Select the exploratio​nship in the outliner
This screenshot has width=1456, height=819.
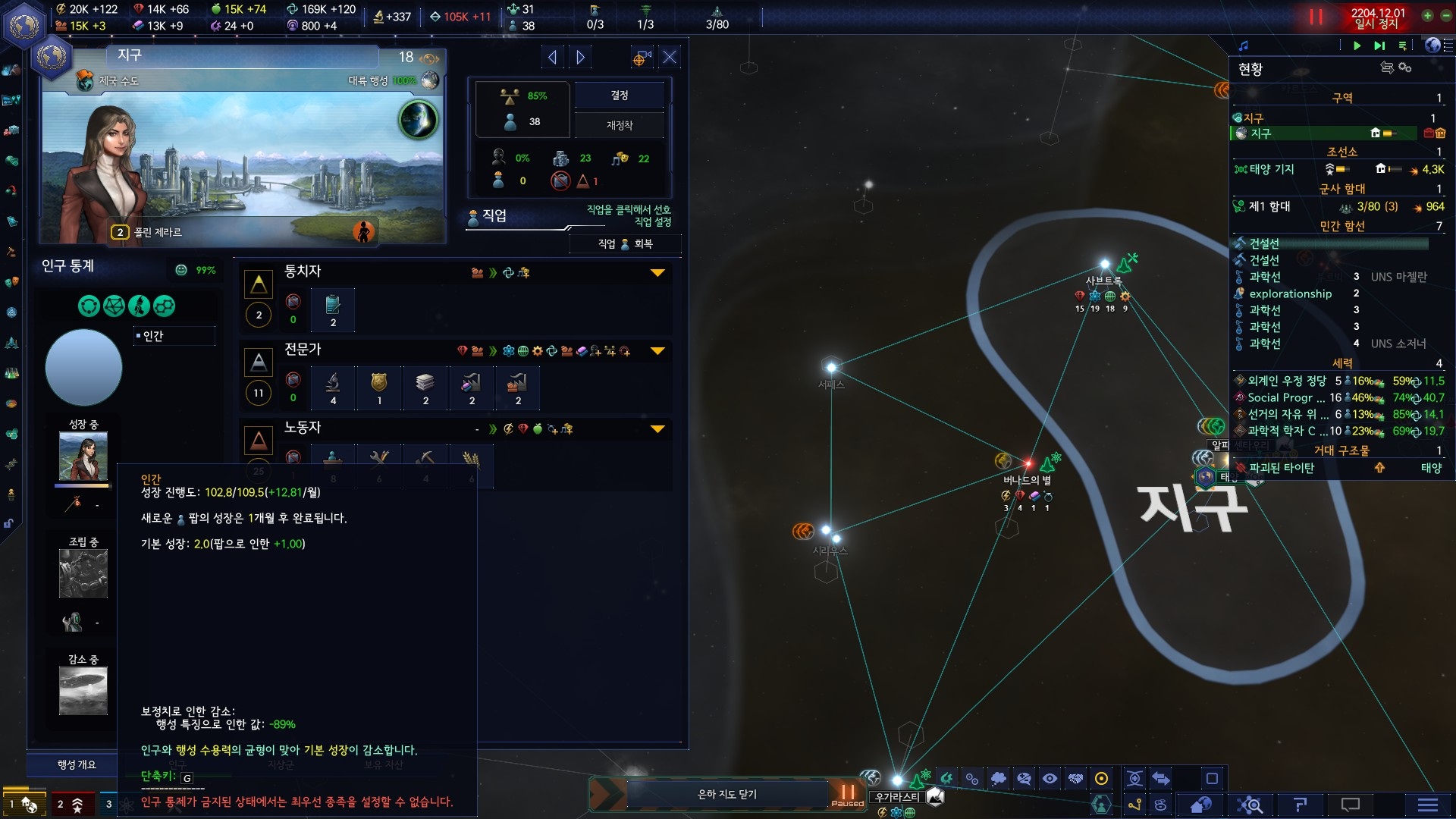[x=1290, y=293]
